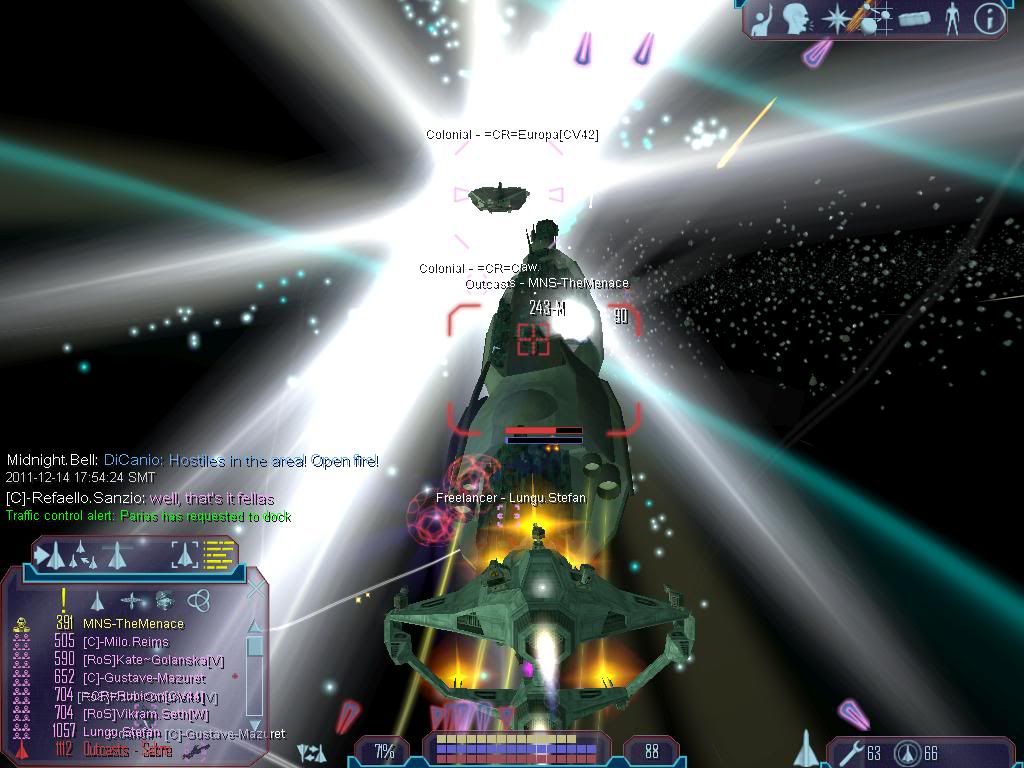1024x768 pixels.
Task: Activate shield battery icon beside 66
Action: (x=908, y=753)
